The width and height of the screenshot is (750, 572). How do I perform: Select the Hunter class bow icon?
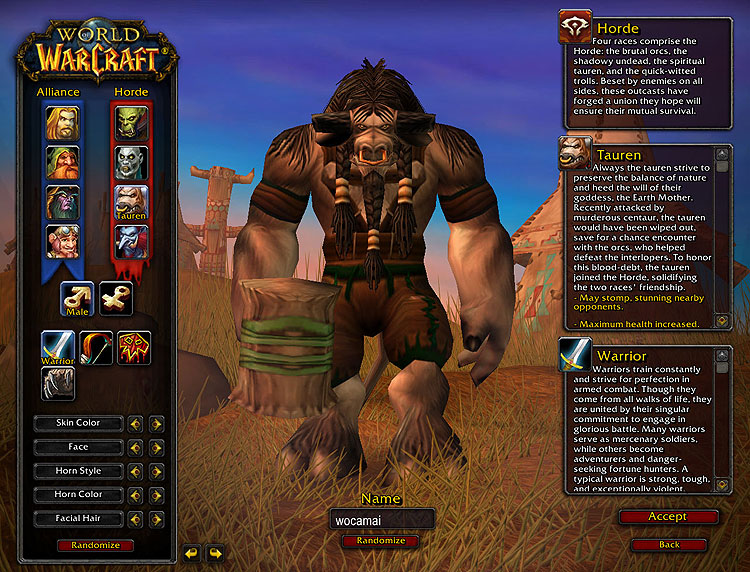(96, 347)
